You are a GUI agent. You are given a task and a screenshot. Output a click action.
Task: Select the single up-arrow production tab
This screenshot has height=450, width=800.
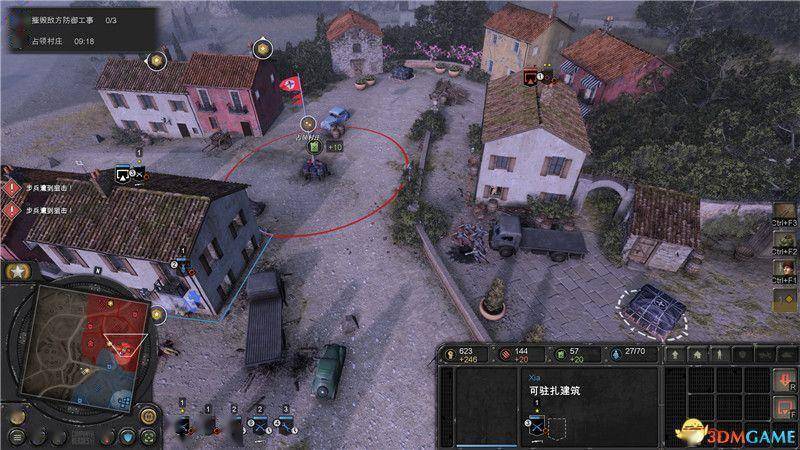point(675,353)
